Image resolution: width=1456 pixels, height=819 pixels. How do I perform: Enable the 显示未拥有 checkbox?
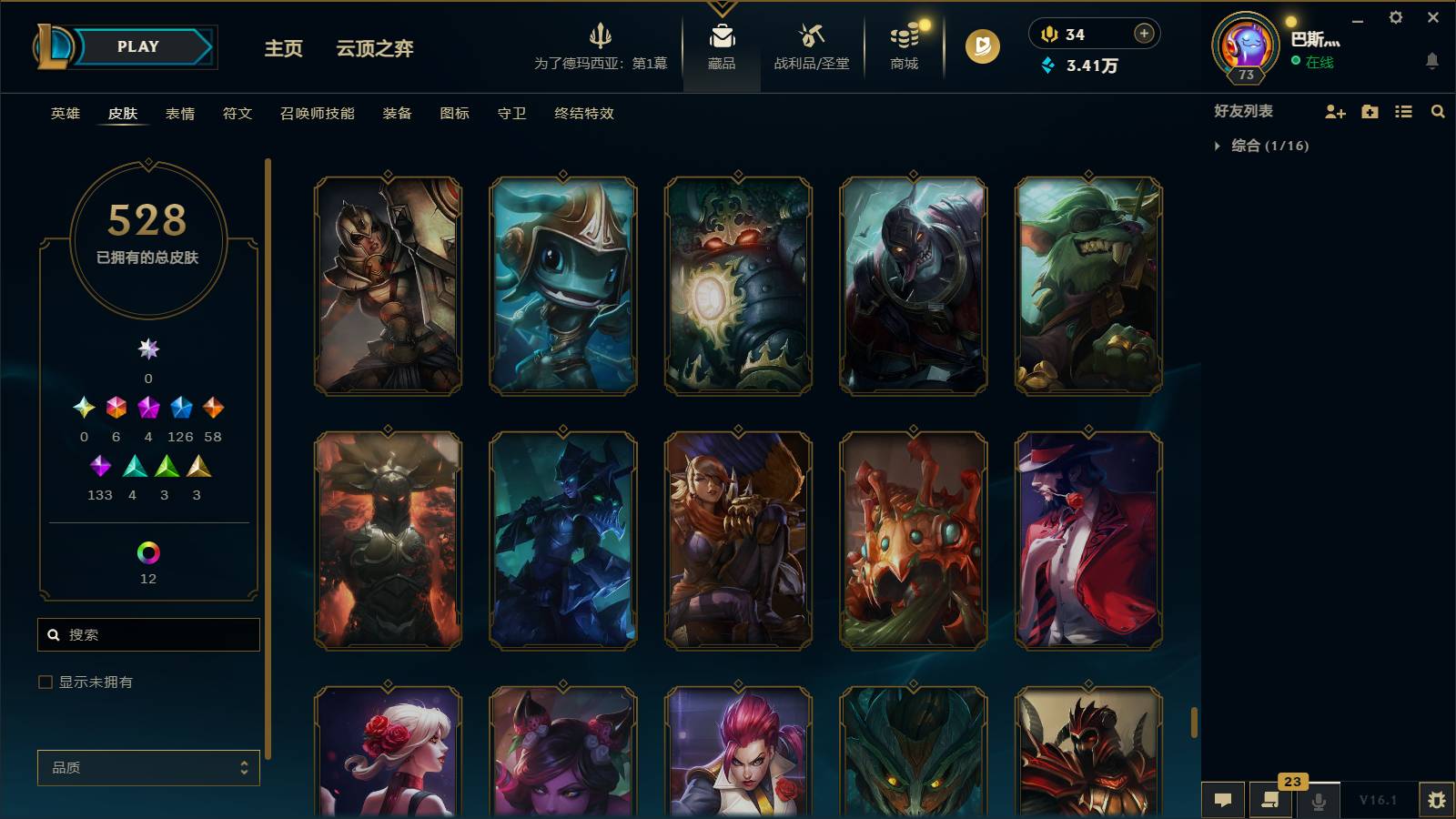[44, 681]
